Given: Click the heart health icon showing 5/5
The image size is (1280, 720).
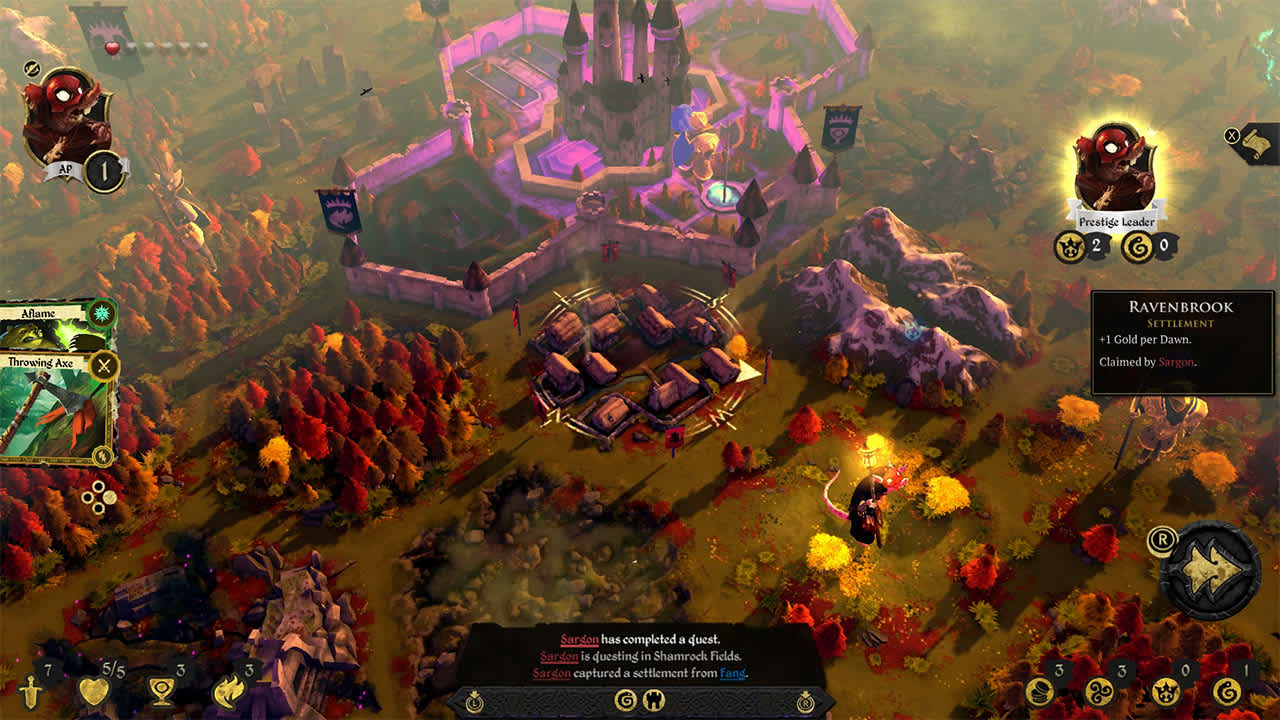Looking at the screenshot, I should coord(94,690).
